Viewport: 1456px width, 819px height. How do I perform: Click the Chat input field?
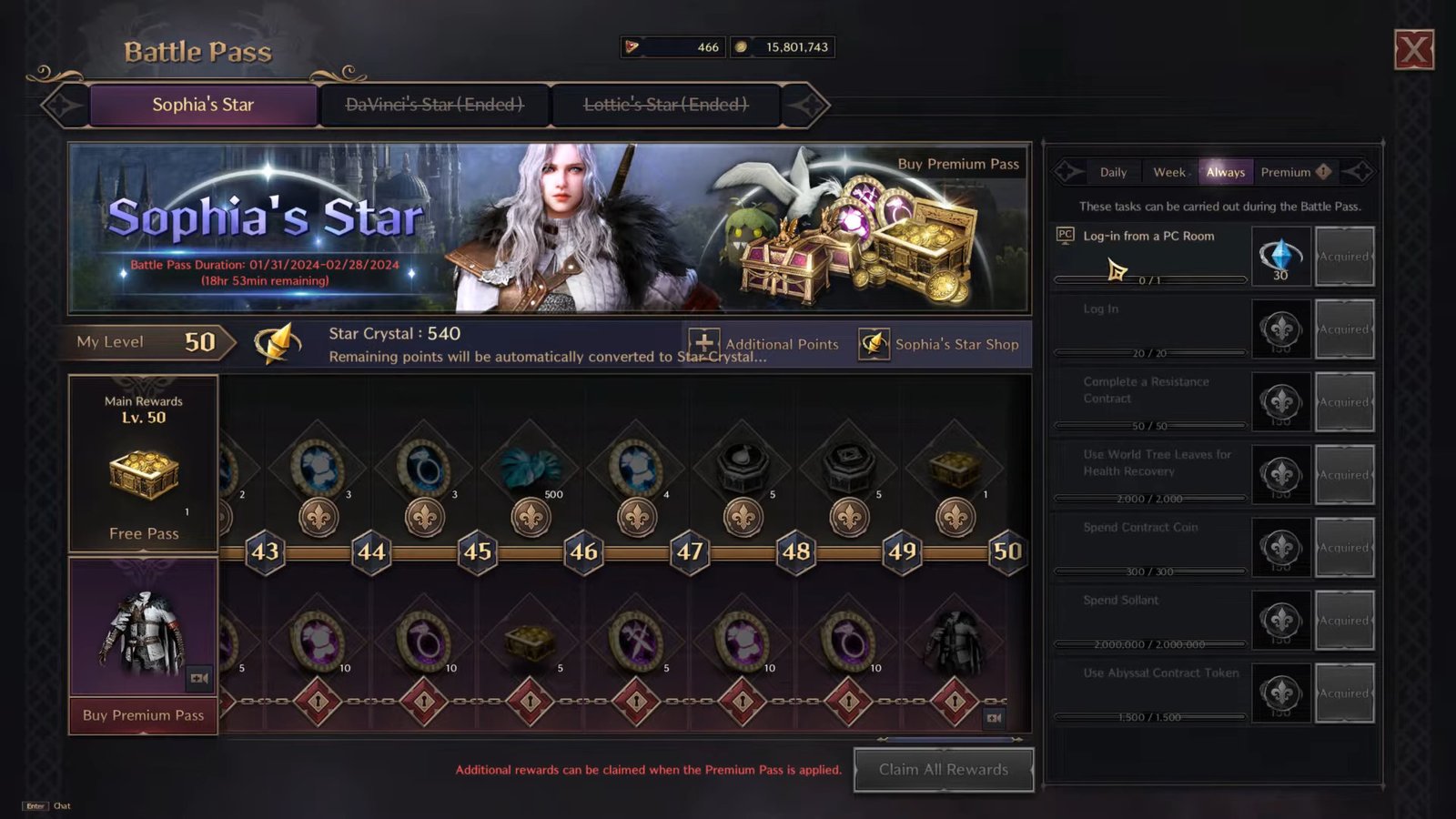(x=61, y=805)
